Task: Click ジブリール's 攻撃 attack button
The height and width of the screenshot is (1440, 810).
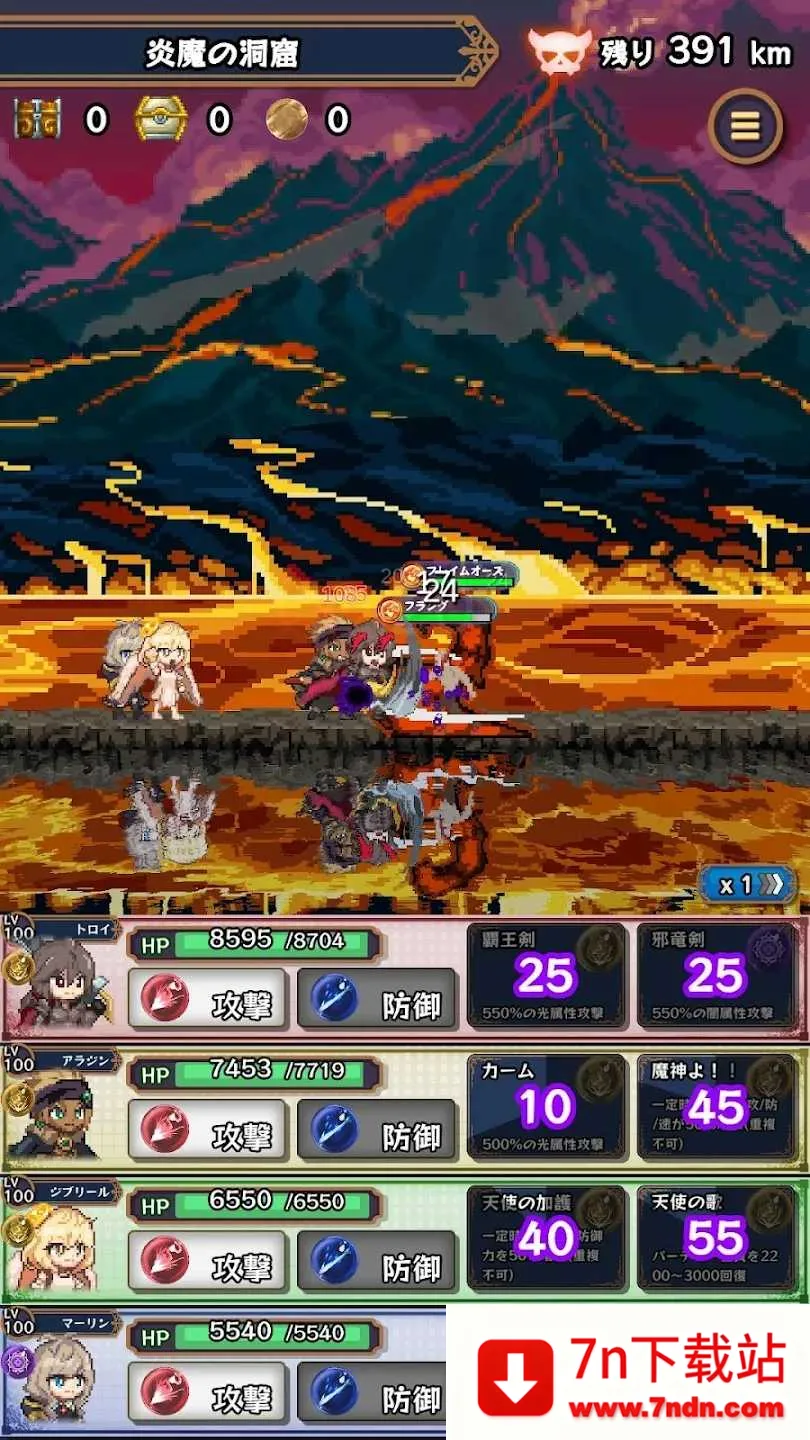Action: (x=208, y=1263)
